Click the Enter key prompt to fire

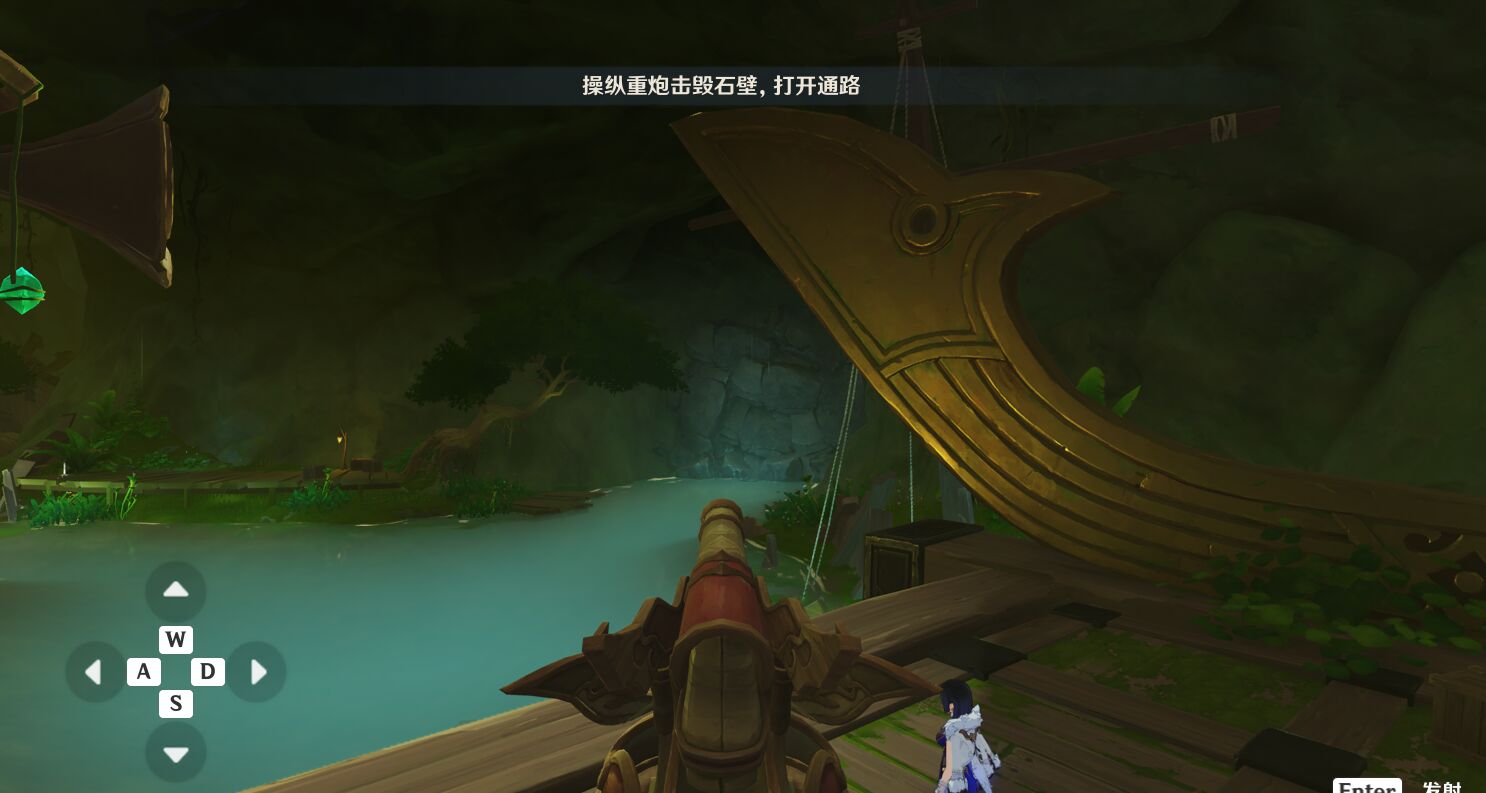pos(1366,787)
